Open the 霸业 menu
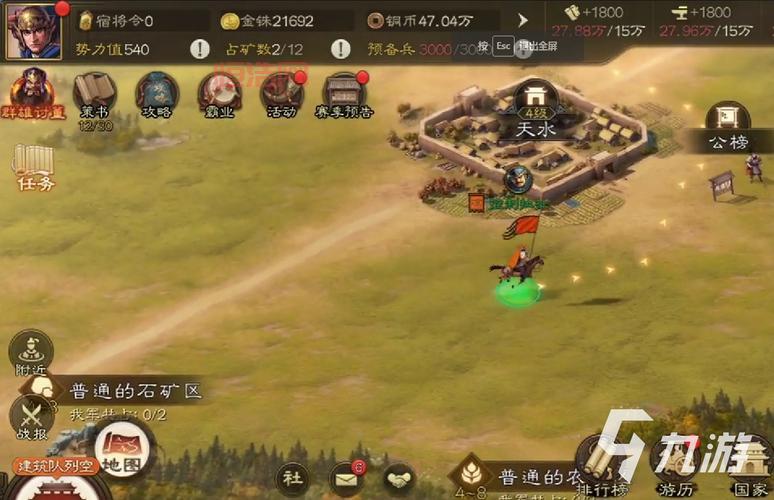Screen dimensions: 774x500 coord(219,94)
